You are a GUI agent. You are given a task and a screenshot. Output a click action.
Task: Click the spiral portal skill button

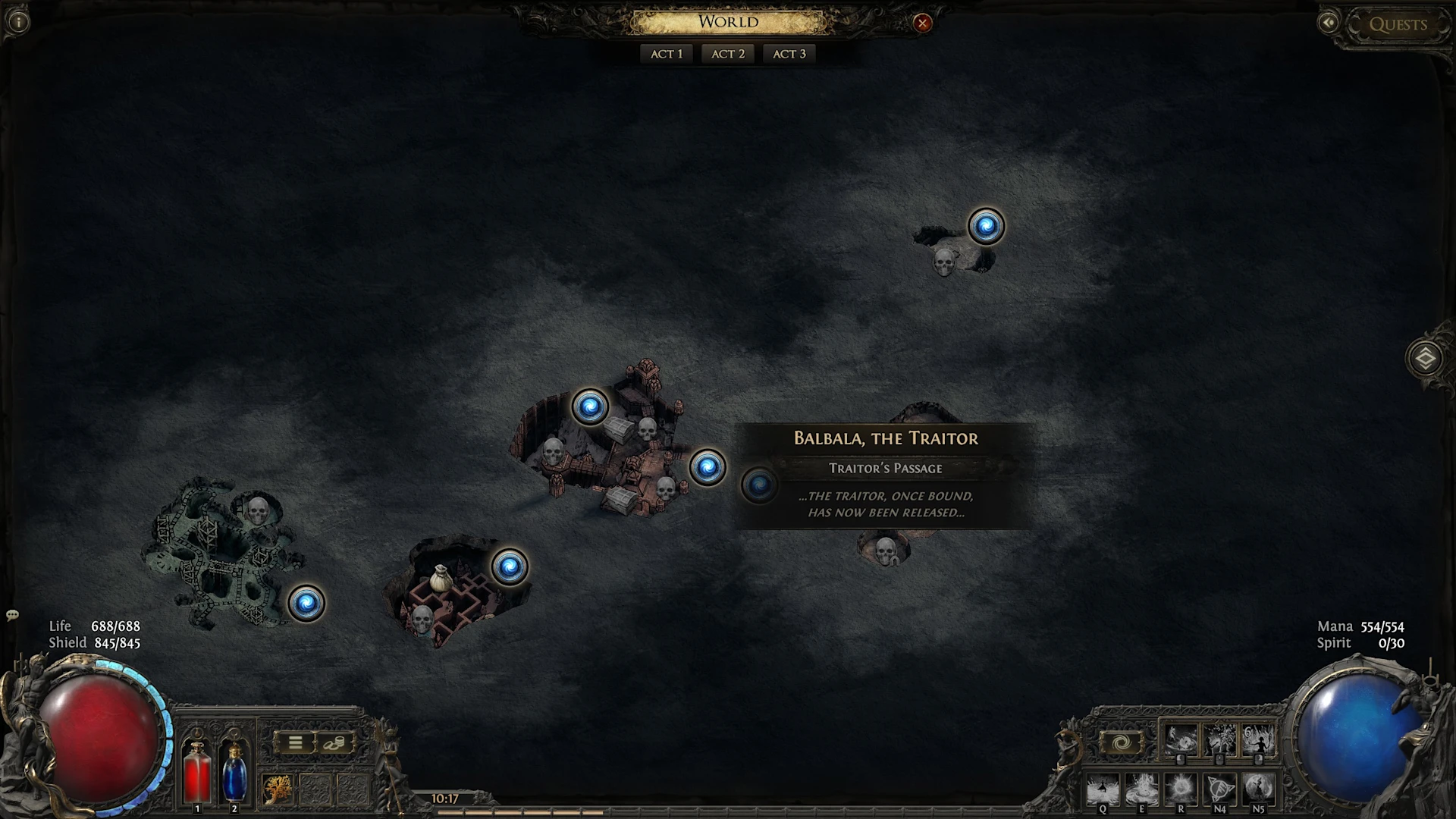[x=1122, y=742]
